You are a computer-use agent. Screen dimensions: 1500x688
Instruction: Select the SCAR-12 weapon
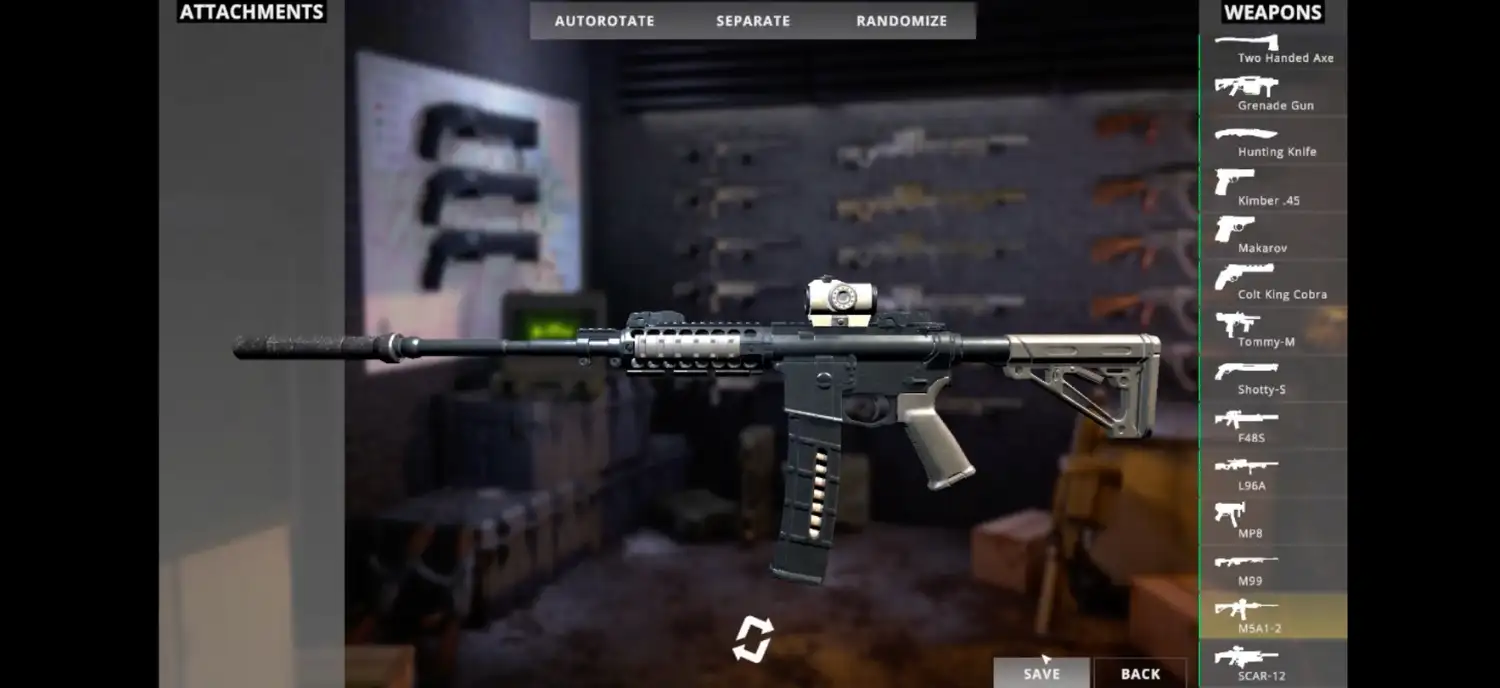pos(1273,664)
